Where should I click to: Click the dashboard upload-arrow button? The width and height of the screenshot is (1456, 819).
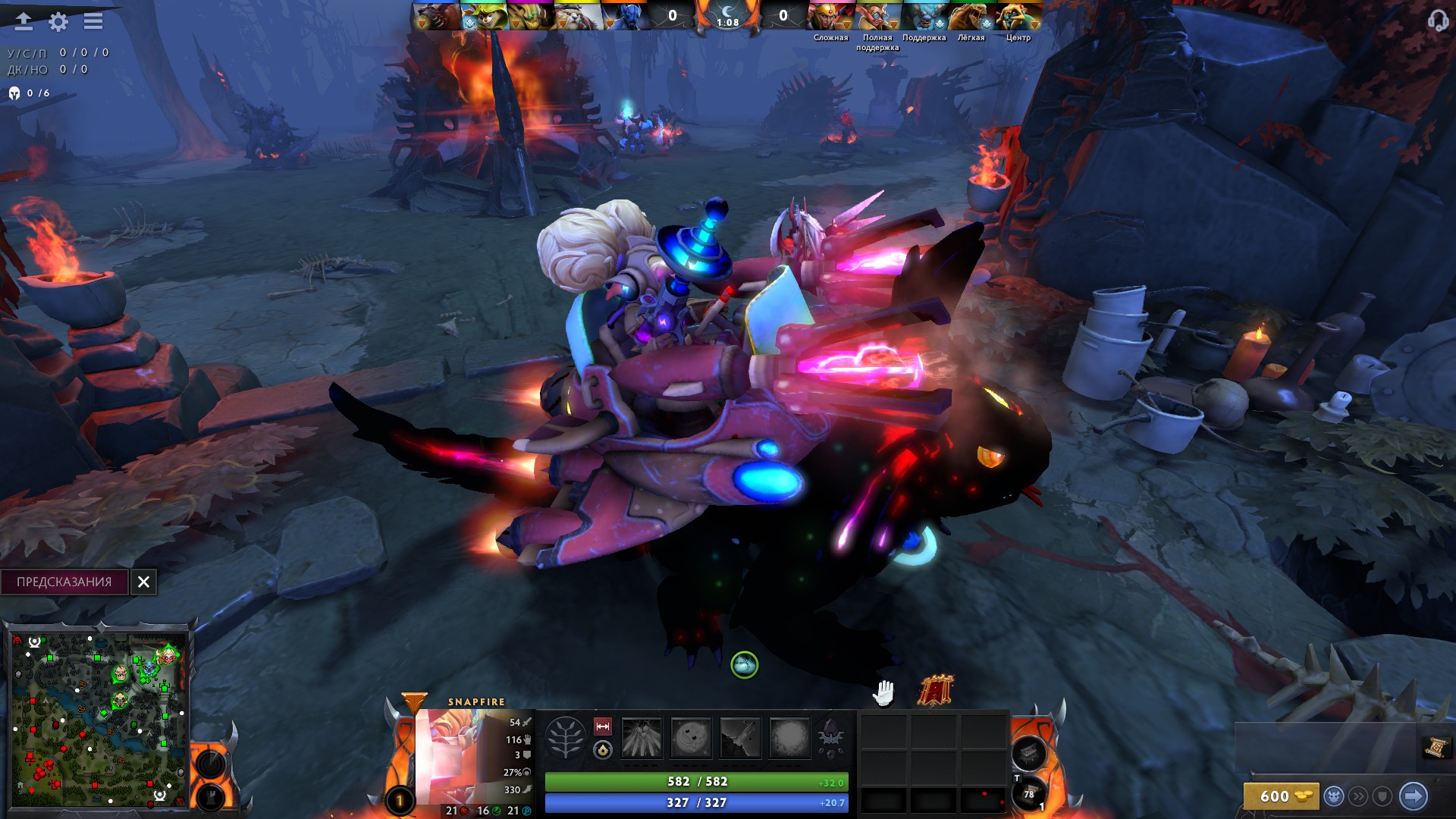24,21
